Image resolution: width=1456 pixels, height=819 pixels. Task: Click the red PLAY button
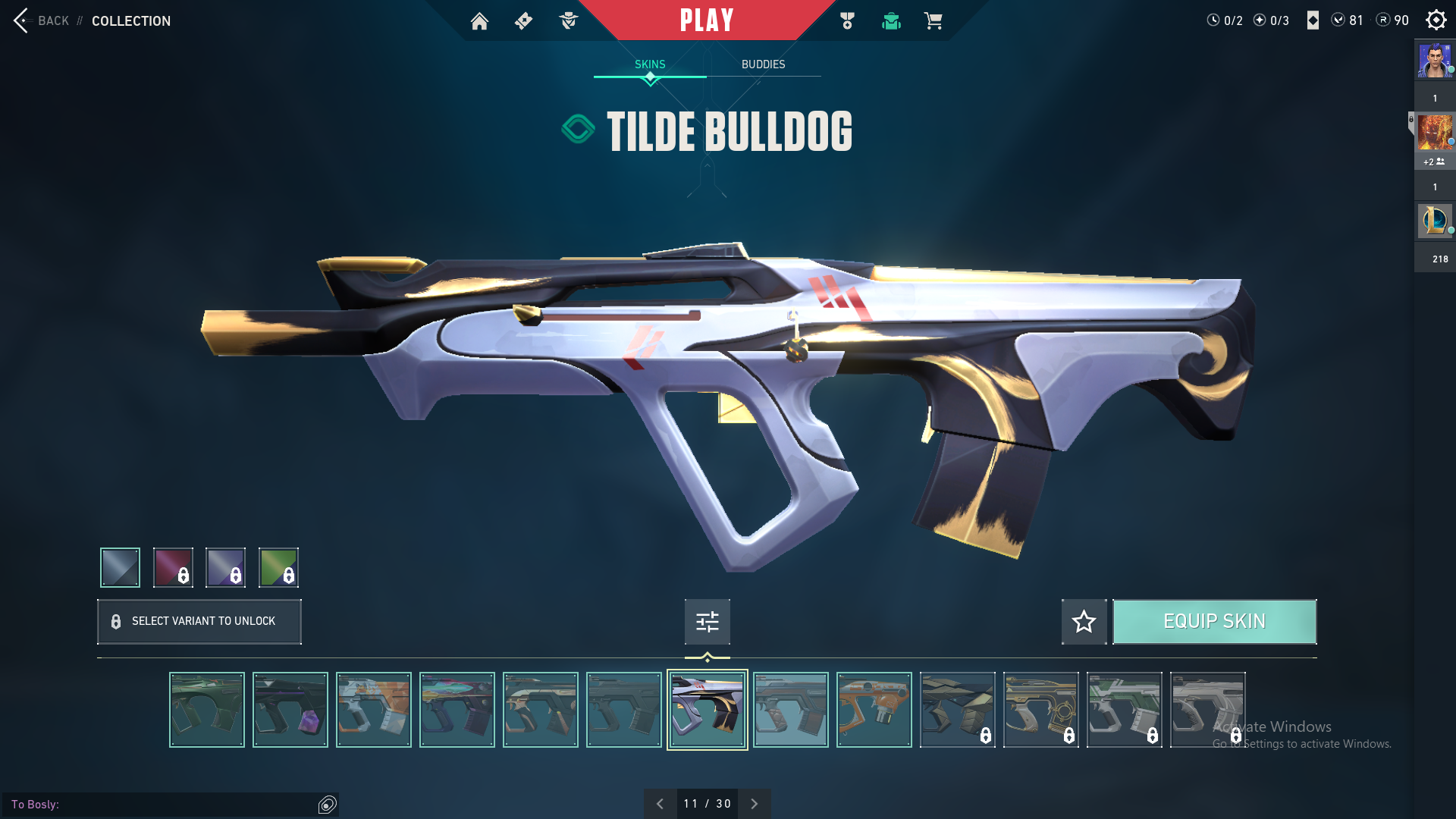point(707,20)
